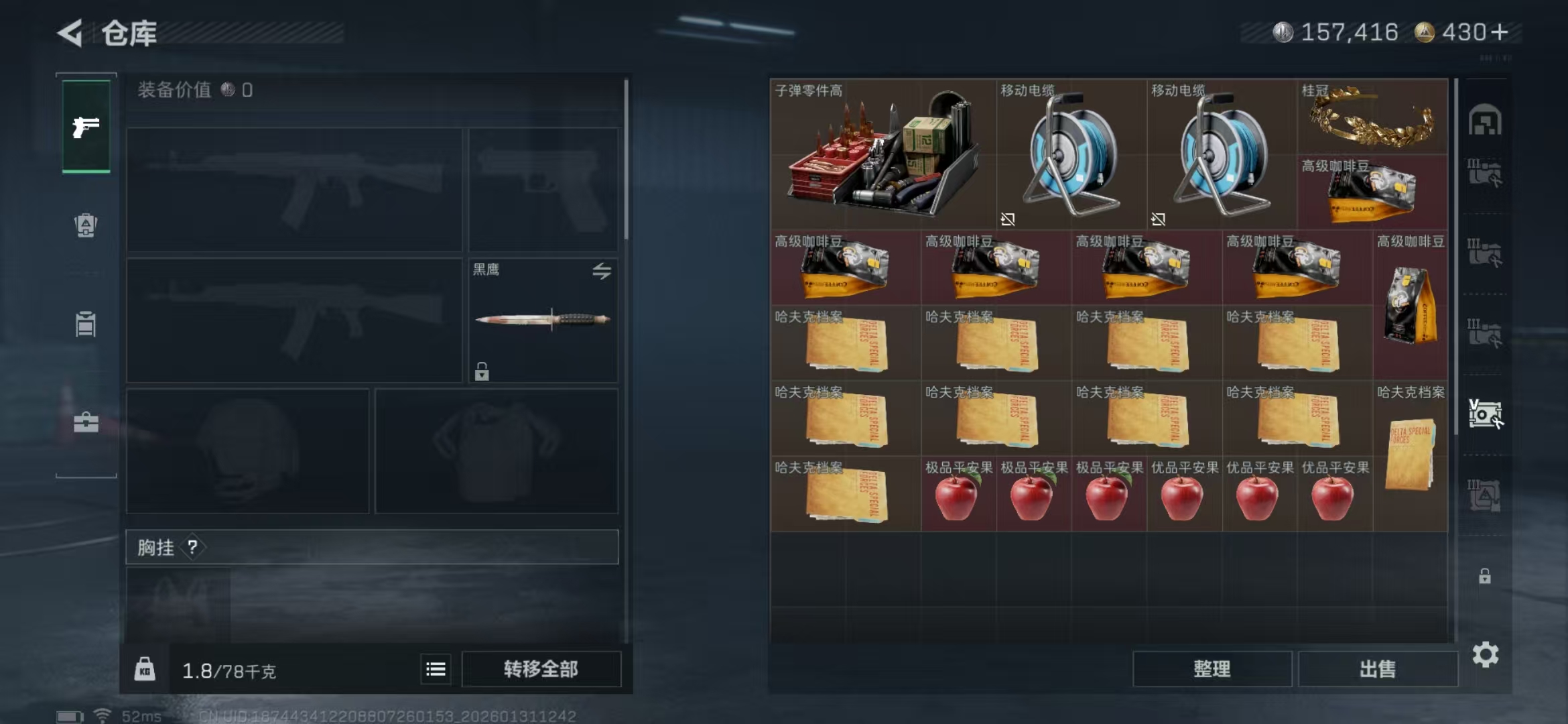Open warehouse settings gear

[1485, 654]
